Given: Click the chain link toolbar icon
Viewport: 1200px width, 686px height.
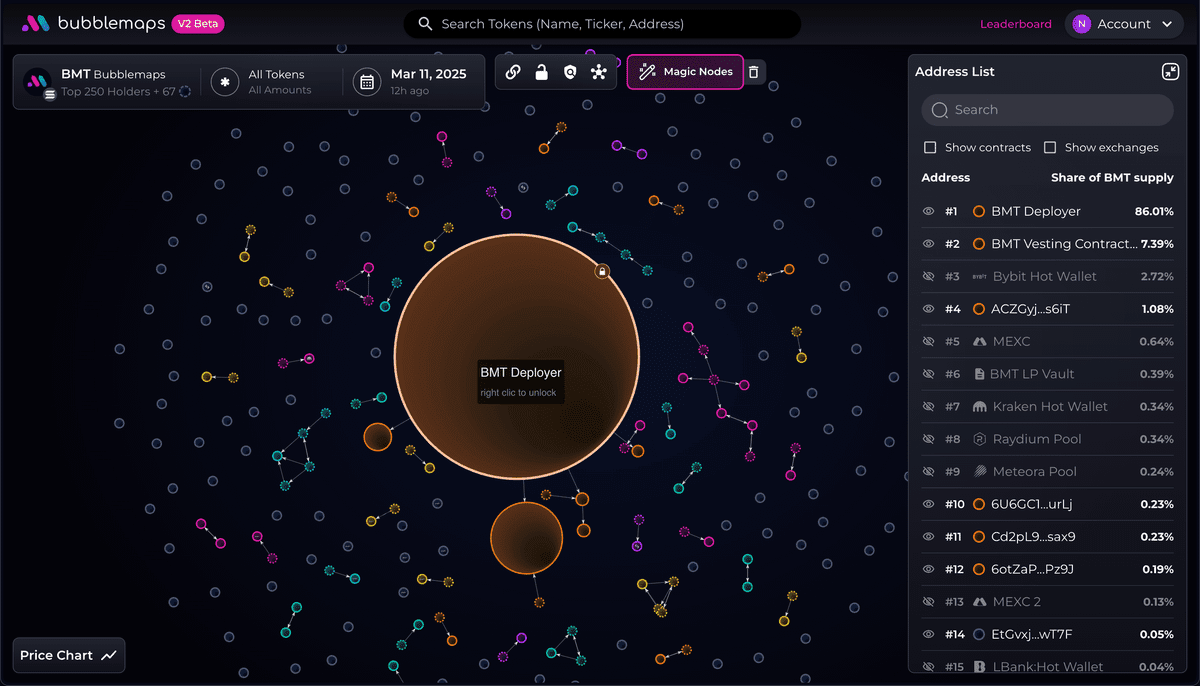Looking at the screenshot, I should pos(513,72).
